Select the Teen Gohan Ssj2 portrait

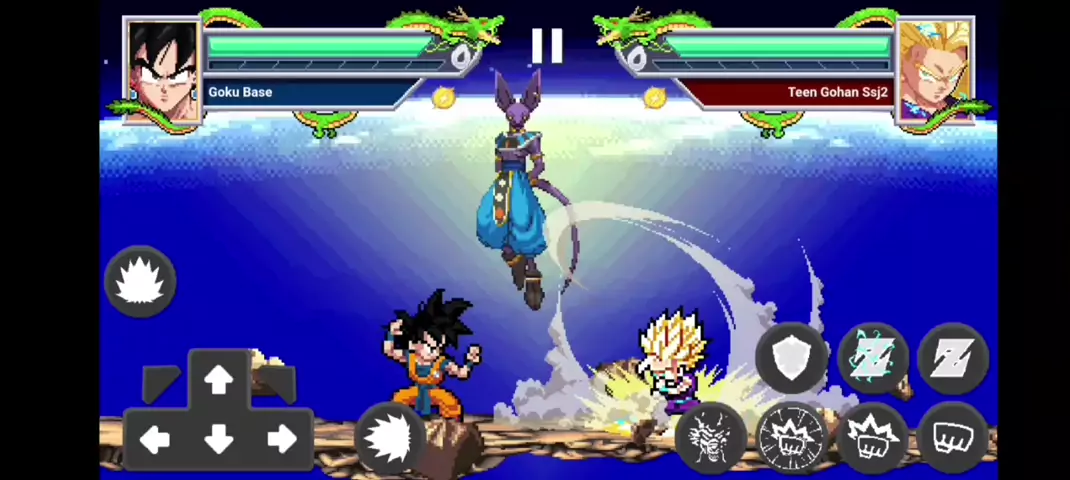point(934,70)
